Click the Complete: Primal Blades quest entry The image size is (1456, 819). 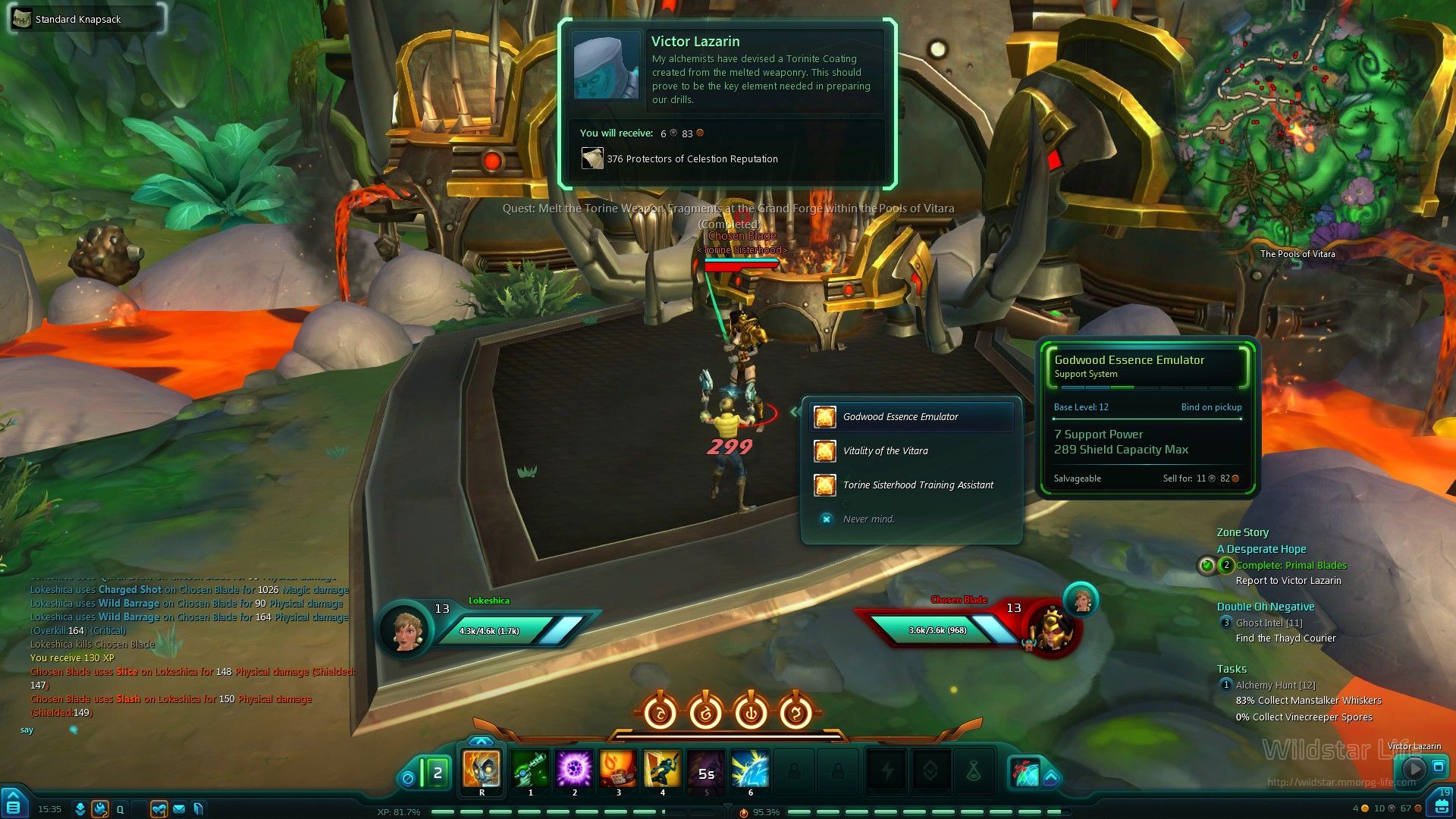pos(1291,566)
